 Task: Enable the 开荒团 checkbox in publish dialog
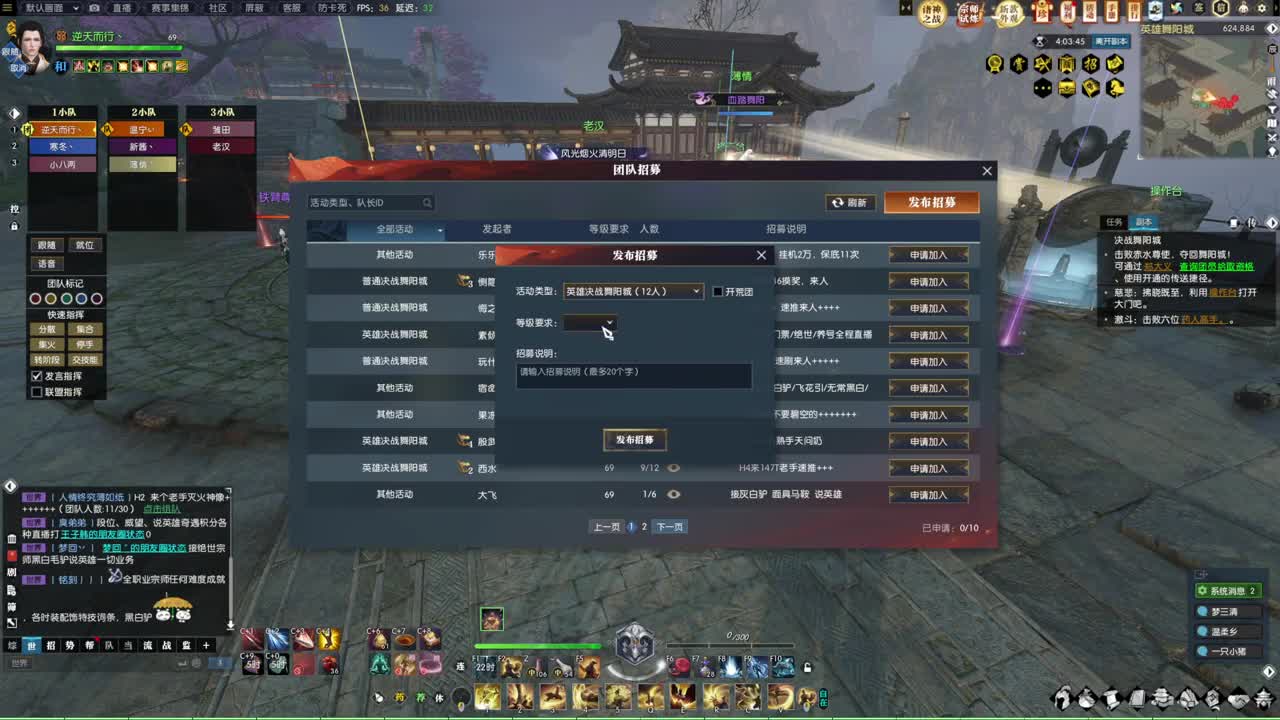717,291
